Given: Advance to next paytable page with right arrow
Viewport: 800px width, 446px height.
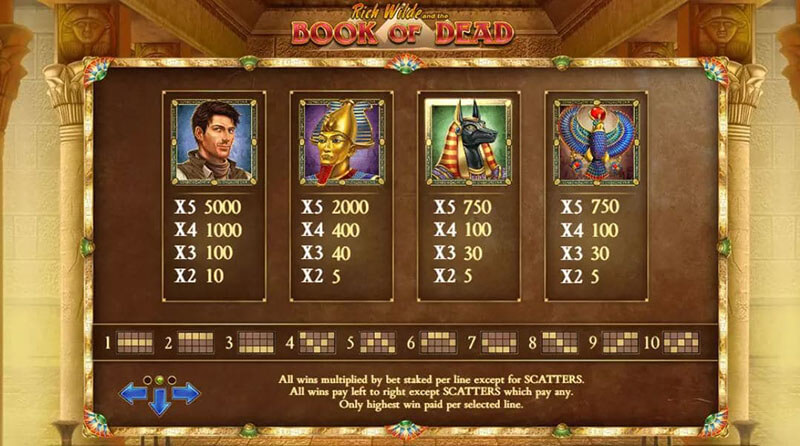Looking at the screenshot, I should click(186, 393).
